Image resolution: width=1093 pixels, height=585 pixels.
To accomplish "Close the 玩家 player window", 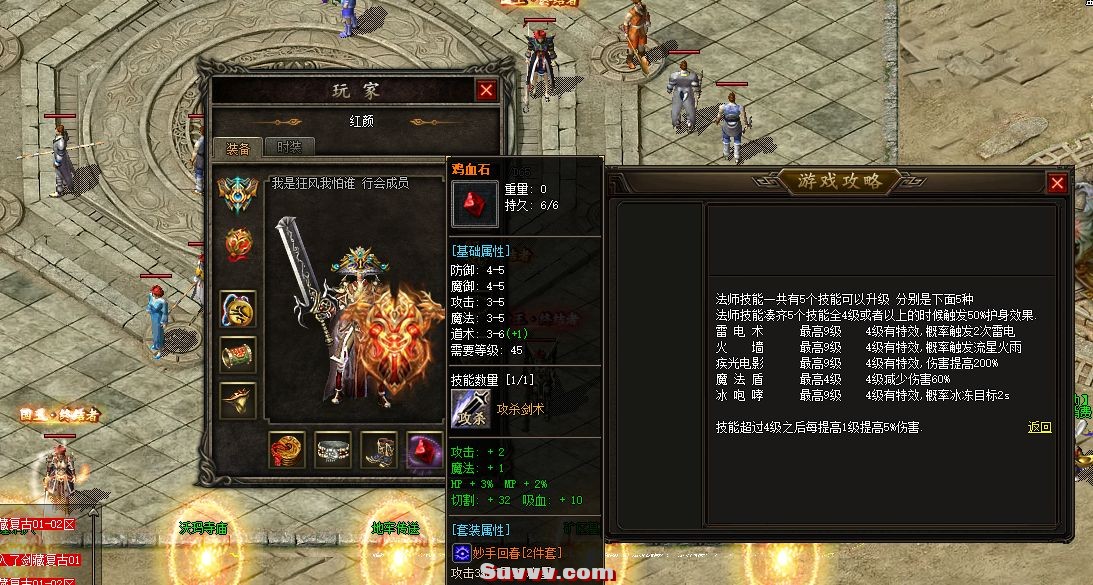I will [x=486, y=91].
